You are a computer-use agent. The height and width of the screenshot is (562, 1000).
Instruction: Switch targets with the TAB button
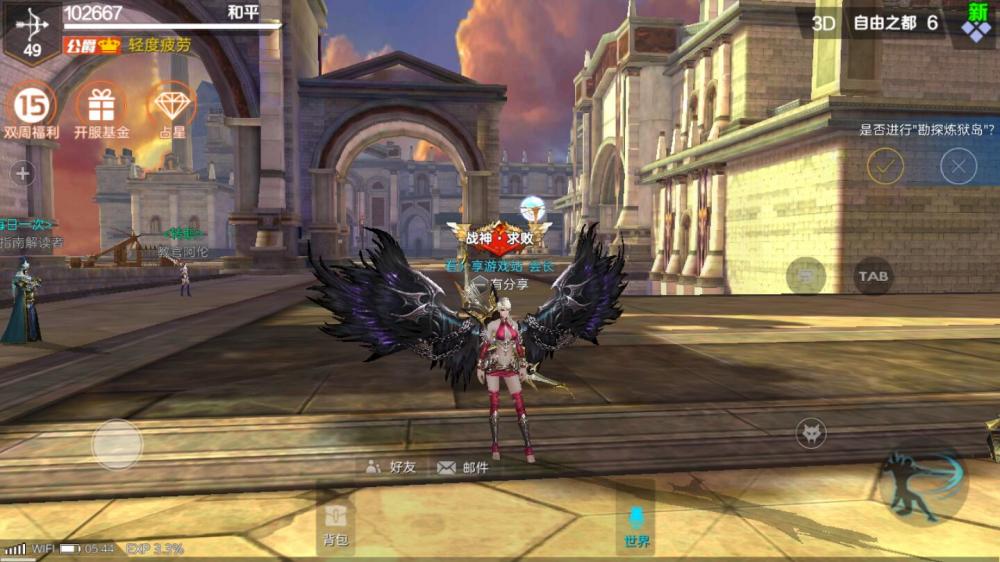tap(873, 276)
